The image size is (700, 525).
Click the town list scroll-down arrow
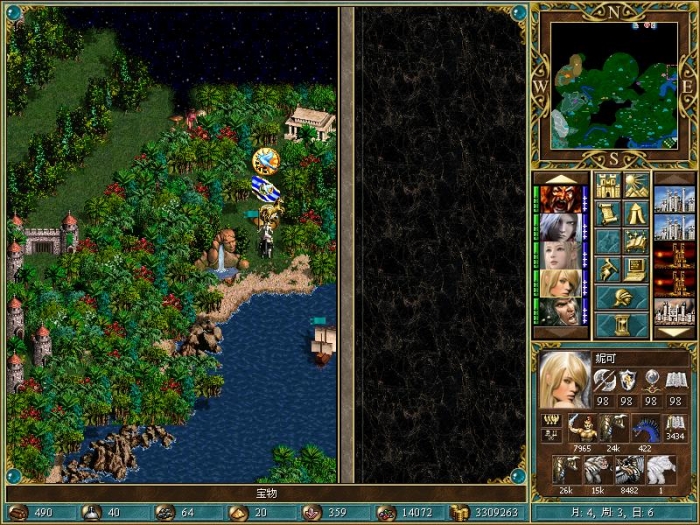(674, 331)
